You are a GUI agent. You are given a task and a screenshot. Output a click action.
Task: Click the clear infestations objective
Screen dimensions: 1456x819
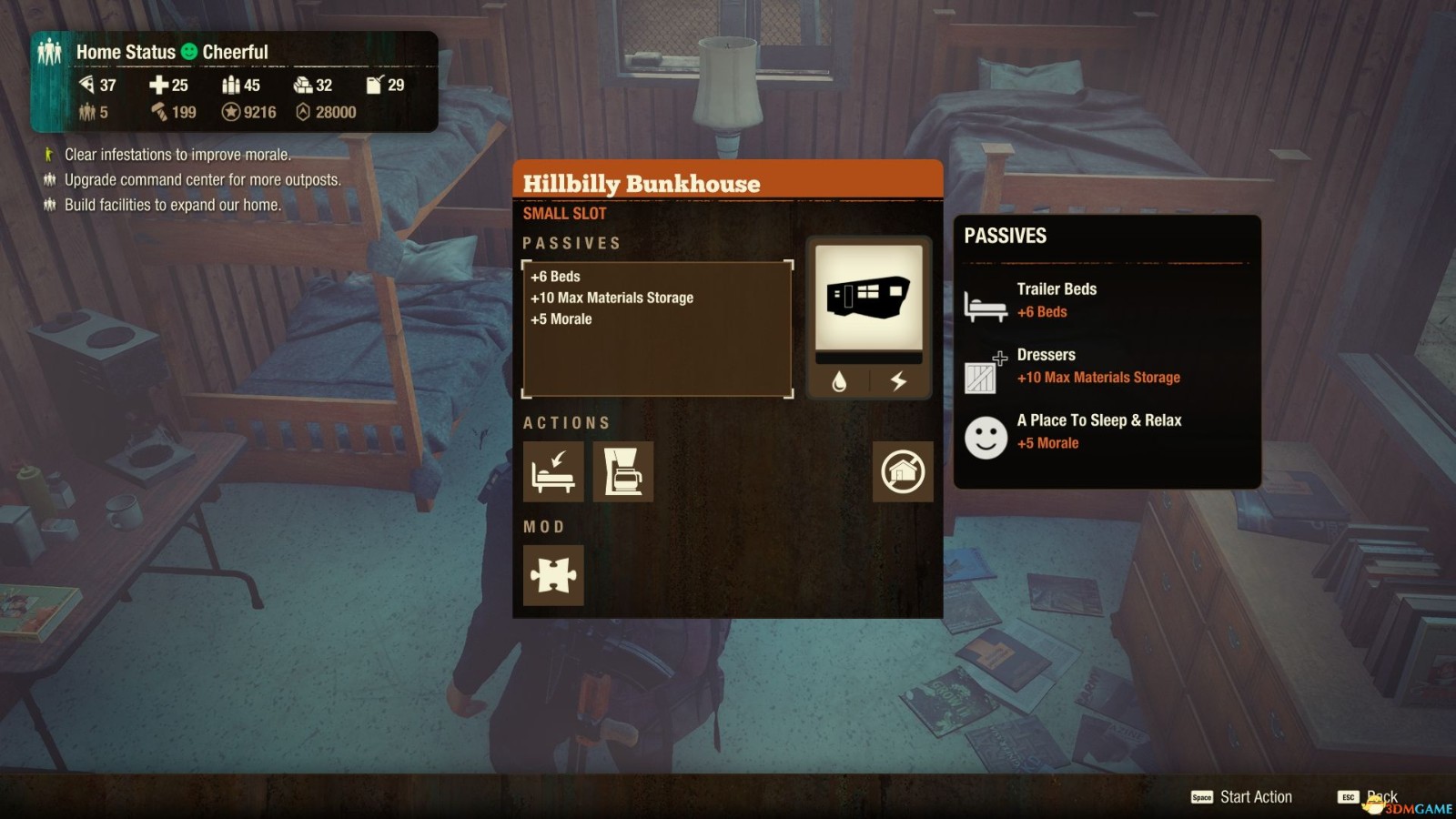177,155
